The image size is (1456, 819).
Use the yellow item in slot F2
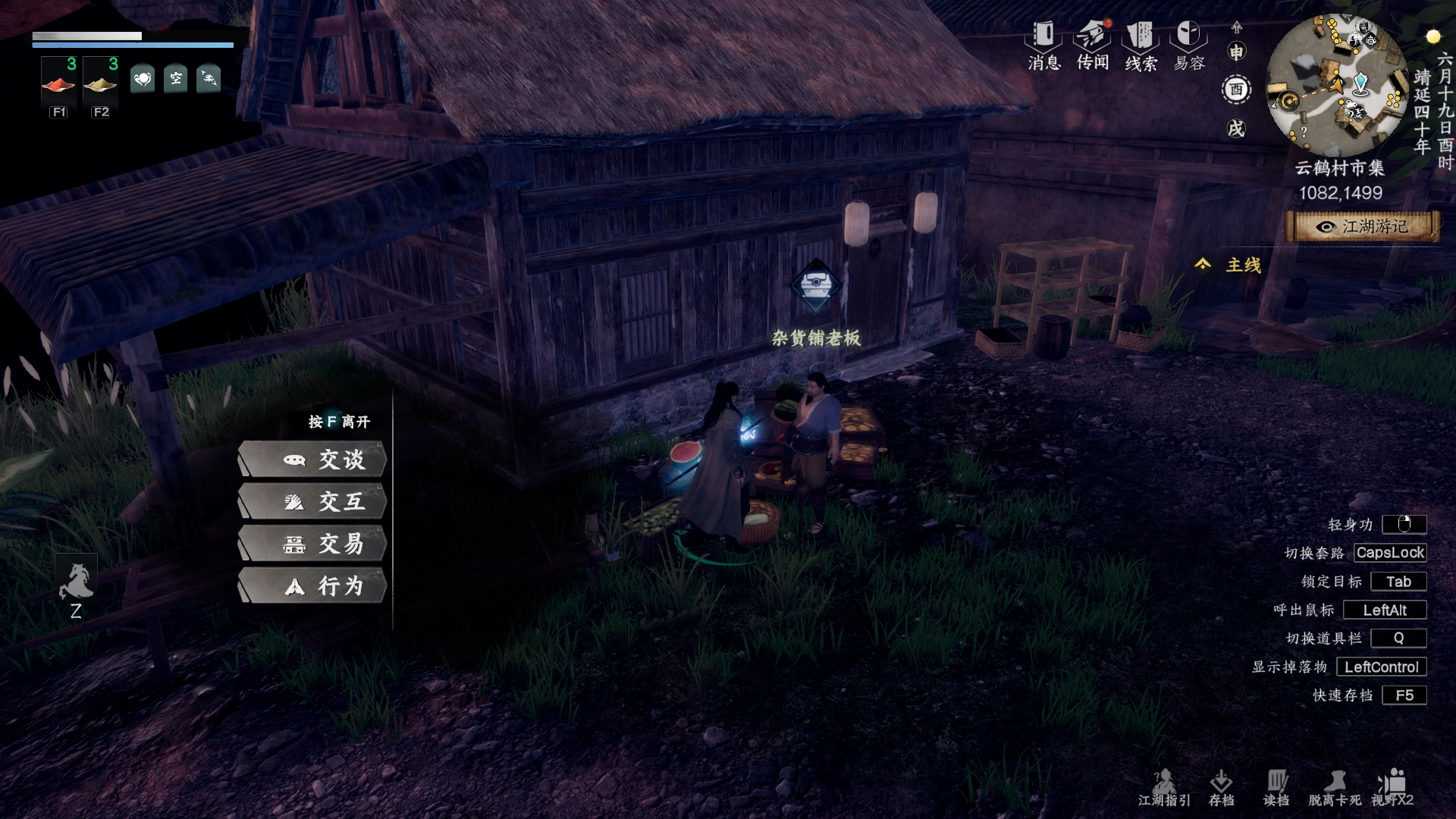(100, 83)
